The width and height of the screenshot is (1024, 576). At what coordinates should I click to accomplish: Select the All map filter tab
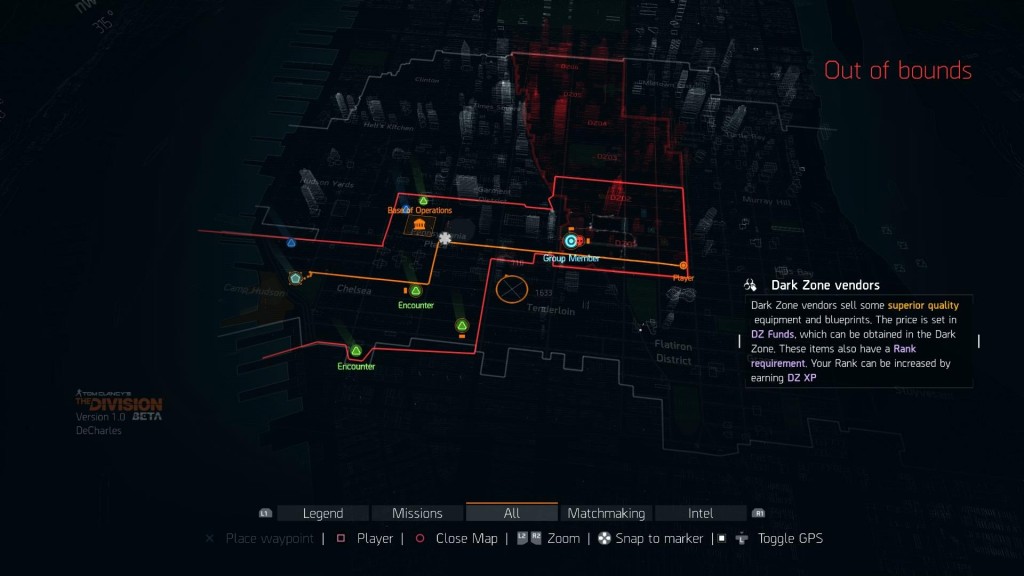pos(511,513)
